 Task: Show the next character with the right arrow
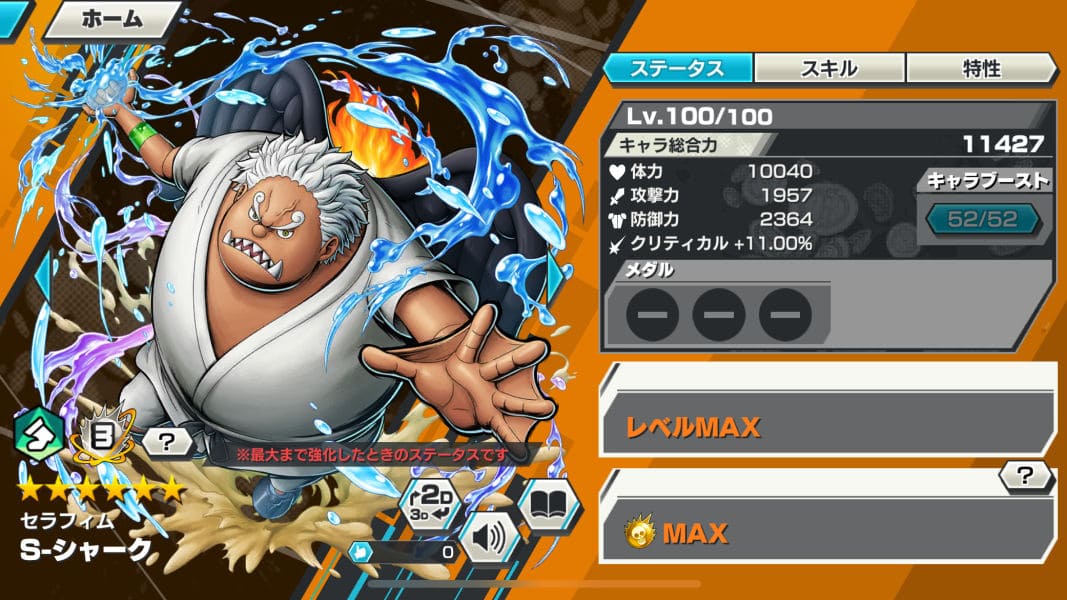[556, 275]
